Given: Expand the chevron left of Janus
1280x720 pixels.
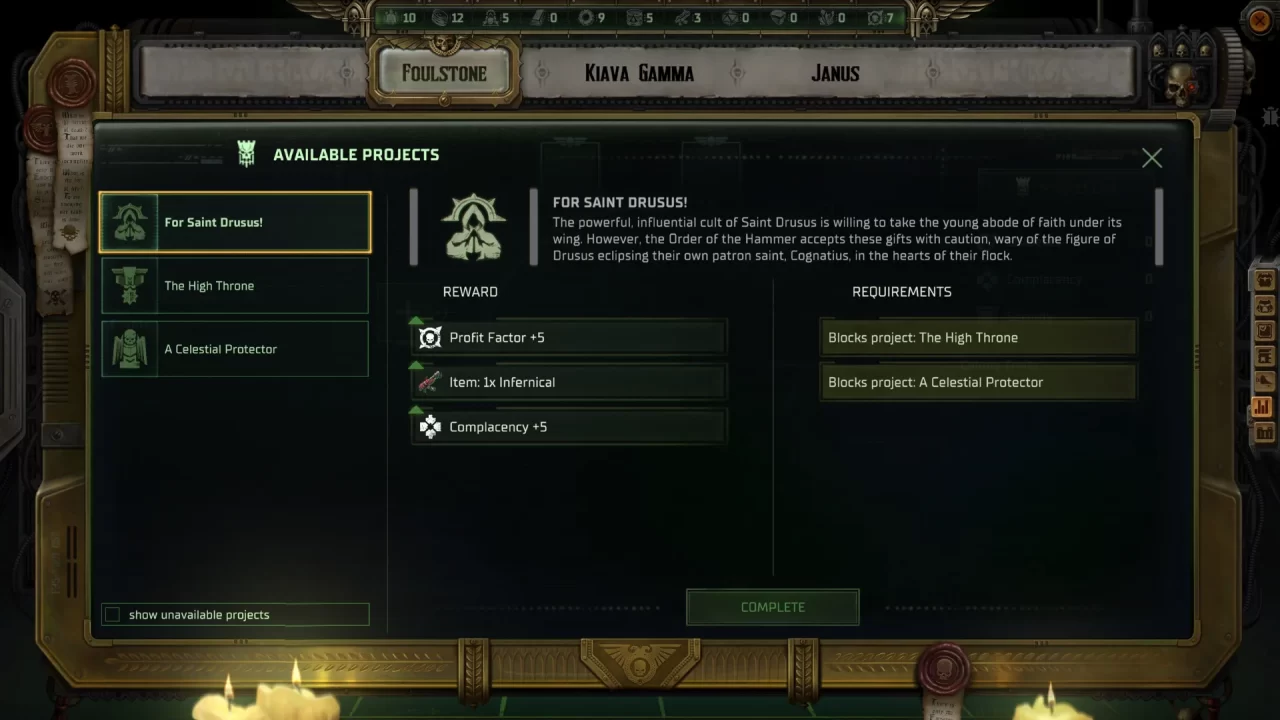Looking at the screenshot, I should click(737, 73).
